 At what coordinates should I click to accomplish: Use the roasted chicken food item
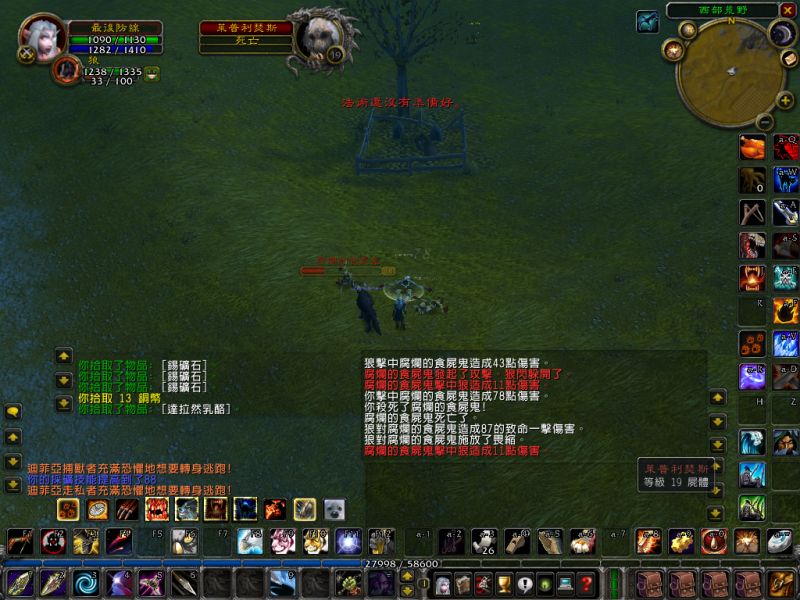pyautogui.click(x=752, y=148)
